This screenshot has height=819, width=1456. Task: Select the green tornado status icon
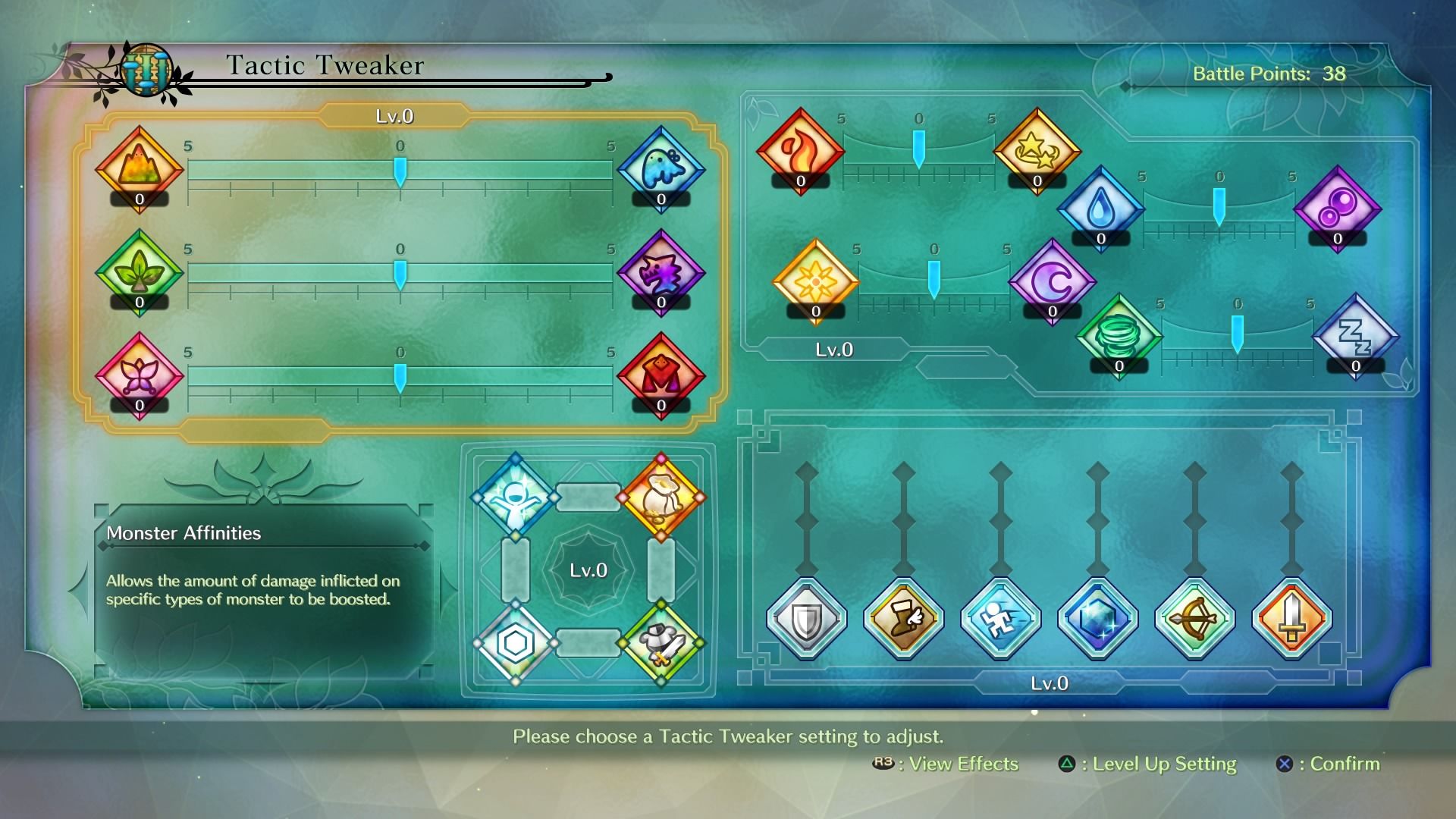(1119, 336)
